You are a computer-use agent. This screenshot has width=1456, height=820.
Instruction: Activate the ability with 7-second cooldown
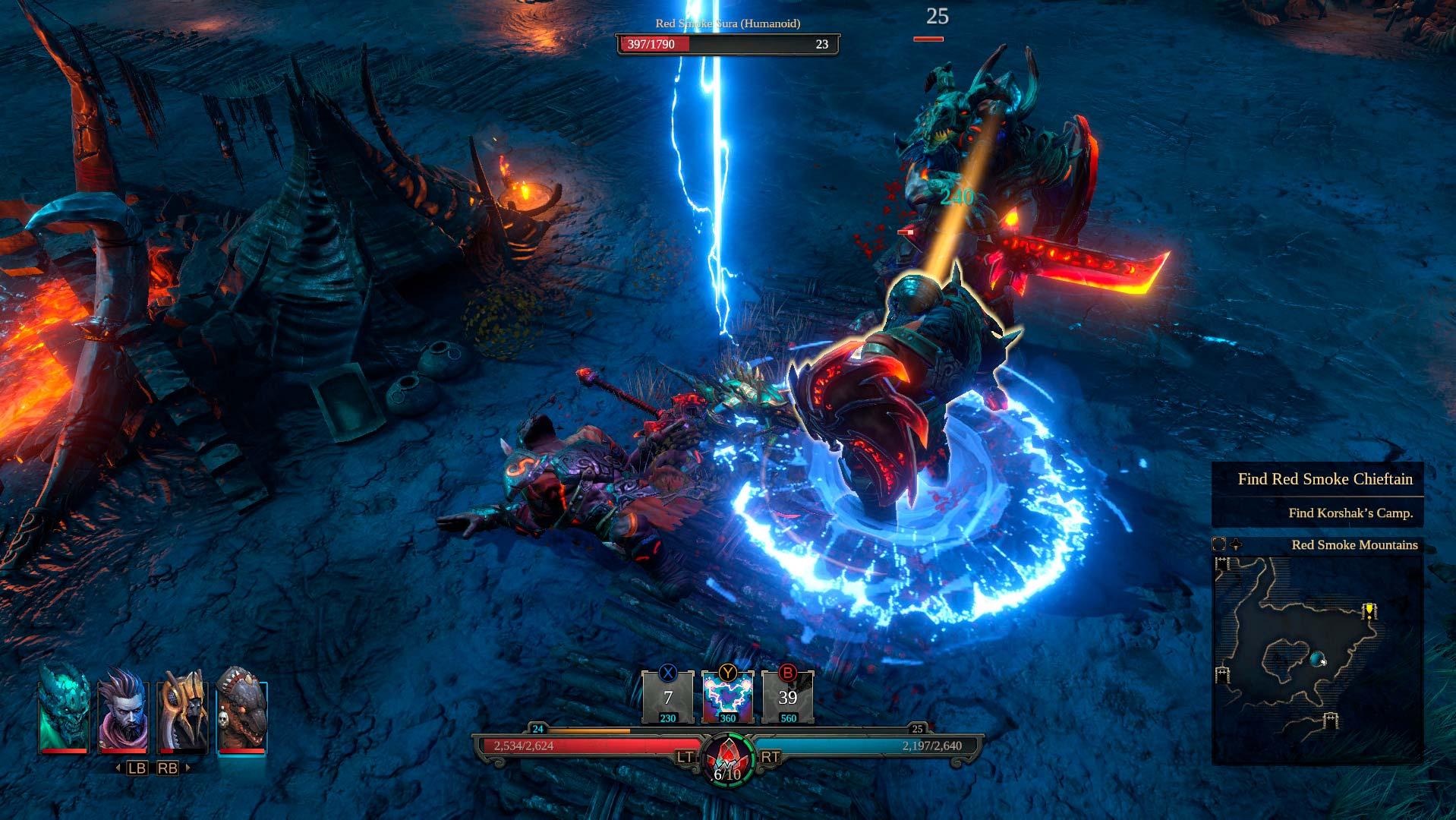(668, 698)
